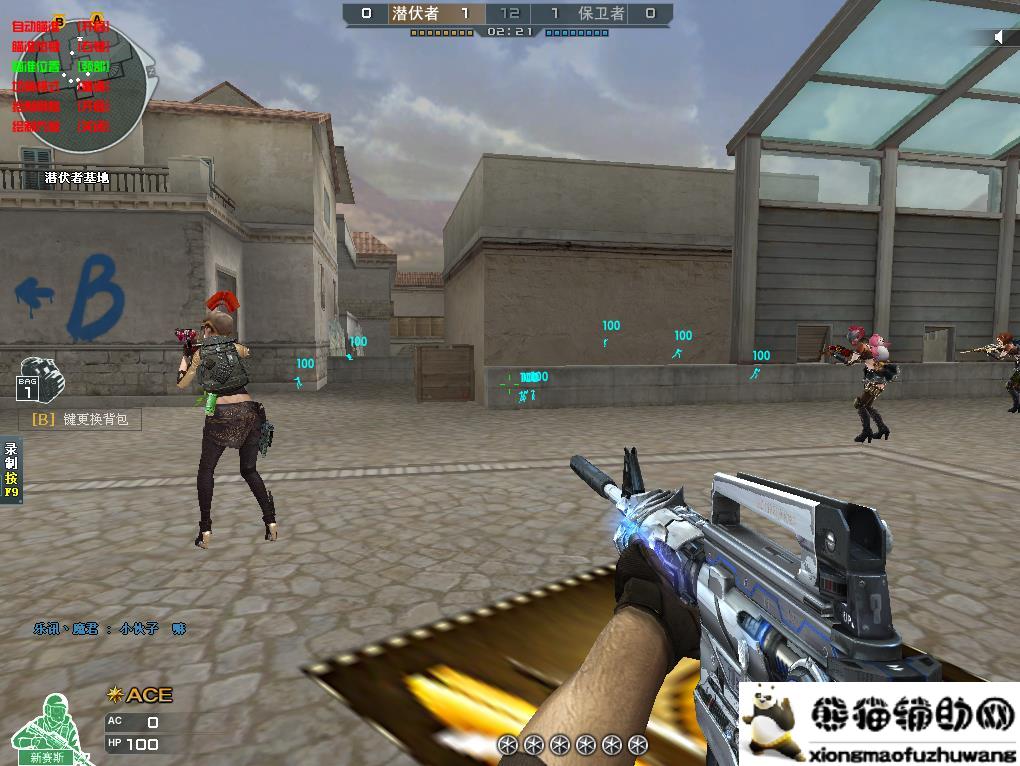Click the 录制 recording side tab

[x=11, y=470]
